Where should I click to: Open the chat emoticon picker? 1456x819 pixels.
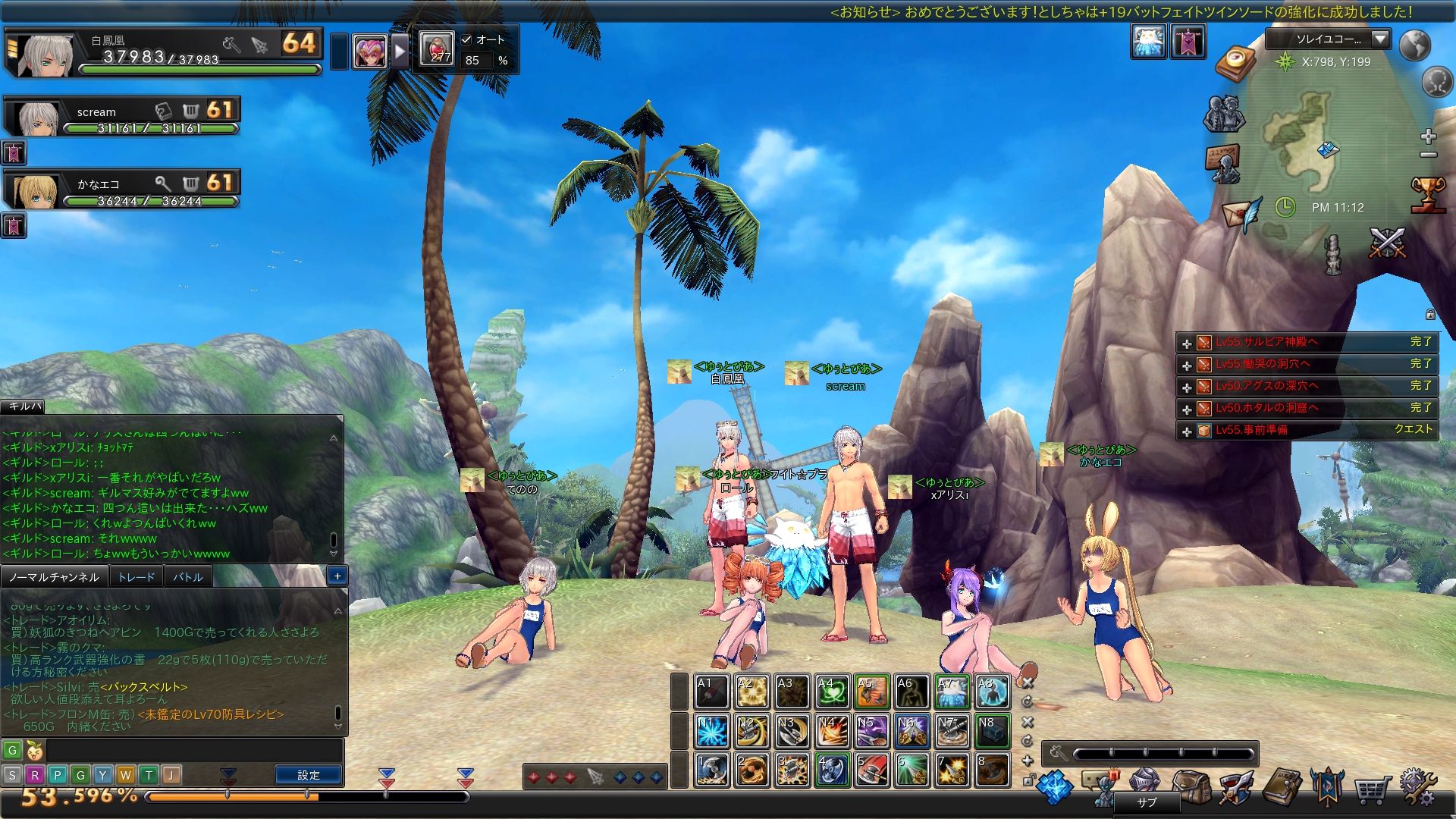[35, 751]
